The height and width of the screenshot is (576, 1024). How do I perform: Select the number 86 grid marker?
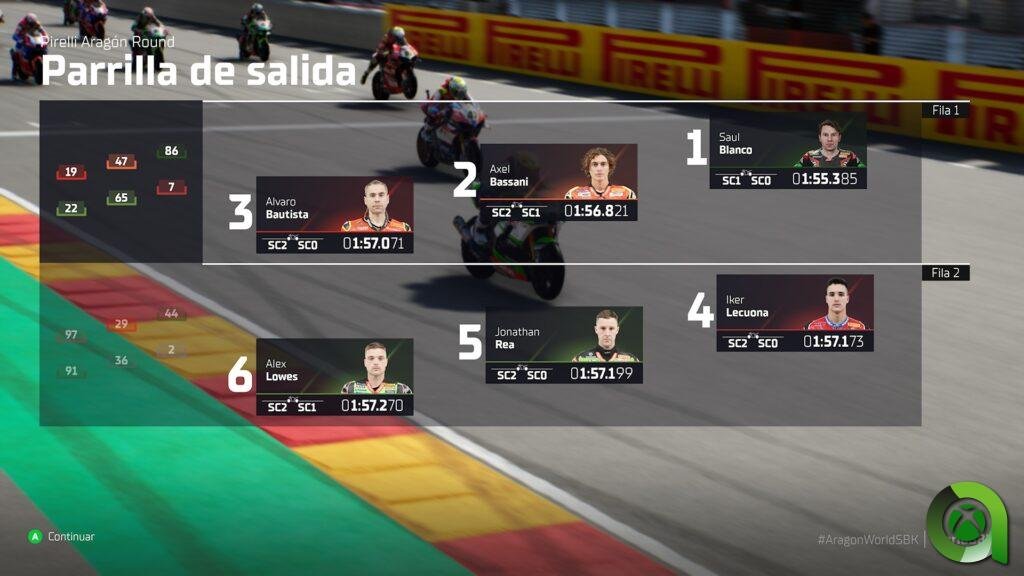[x=171, y=152]
